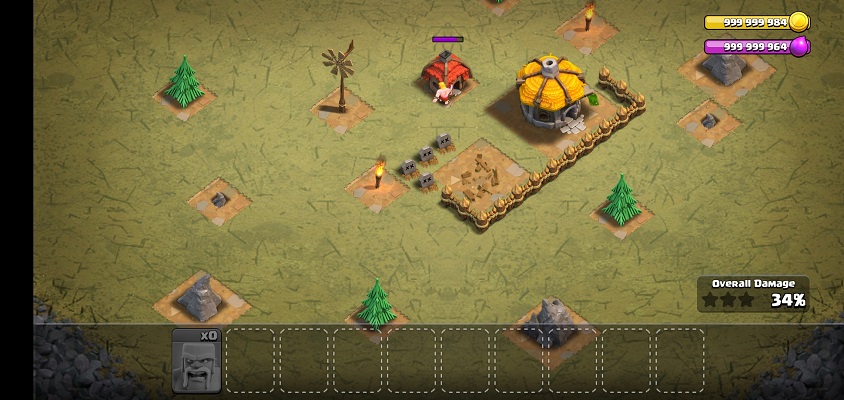This screenshot has height=400, width=844.
Task: Select the Barbarian troop slot
Action: [x=196, y=360]
